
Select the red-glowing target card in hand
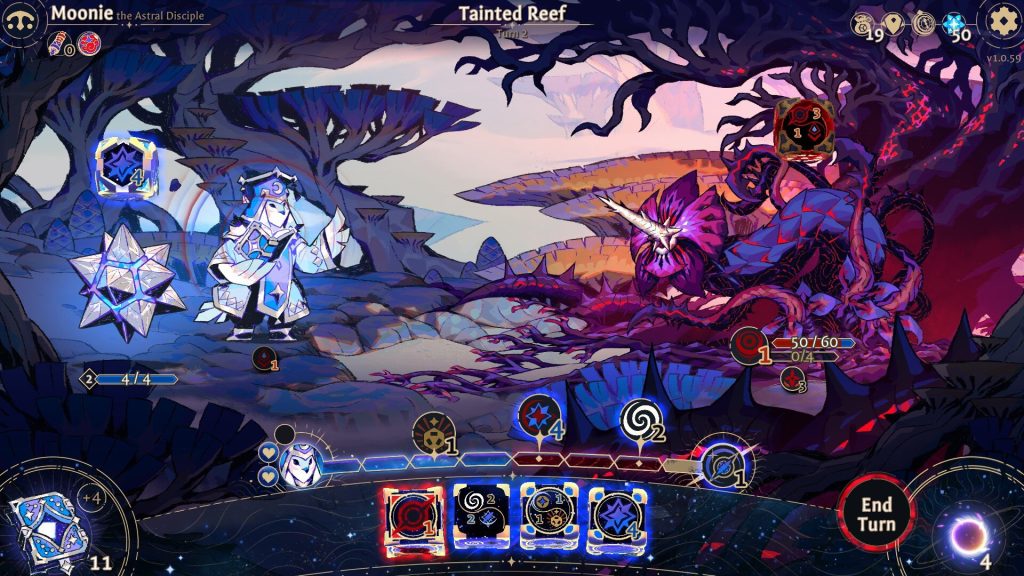tap(410, 518)
